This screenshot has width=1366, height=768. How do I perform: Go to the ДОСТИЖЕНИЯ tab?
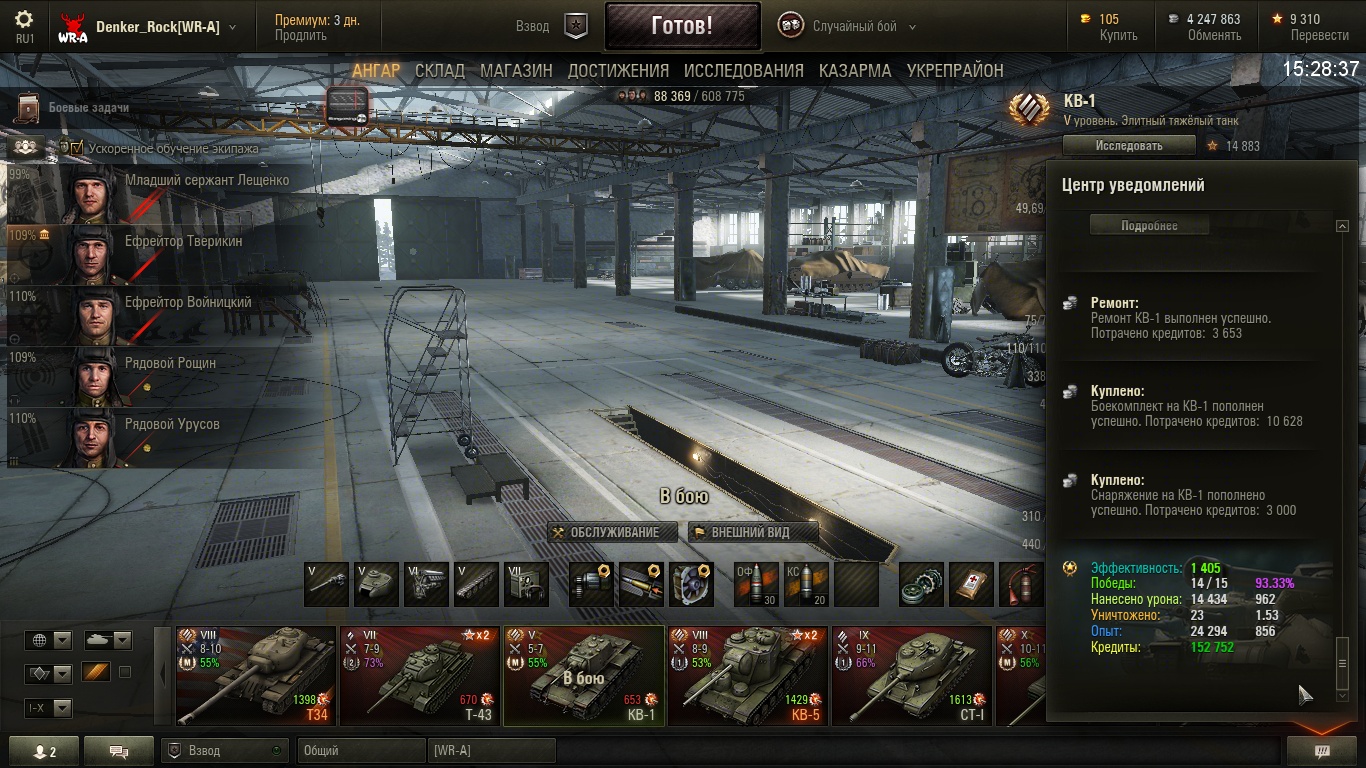point(618,71)
